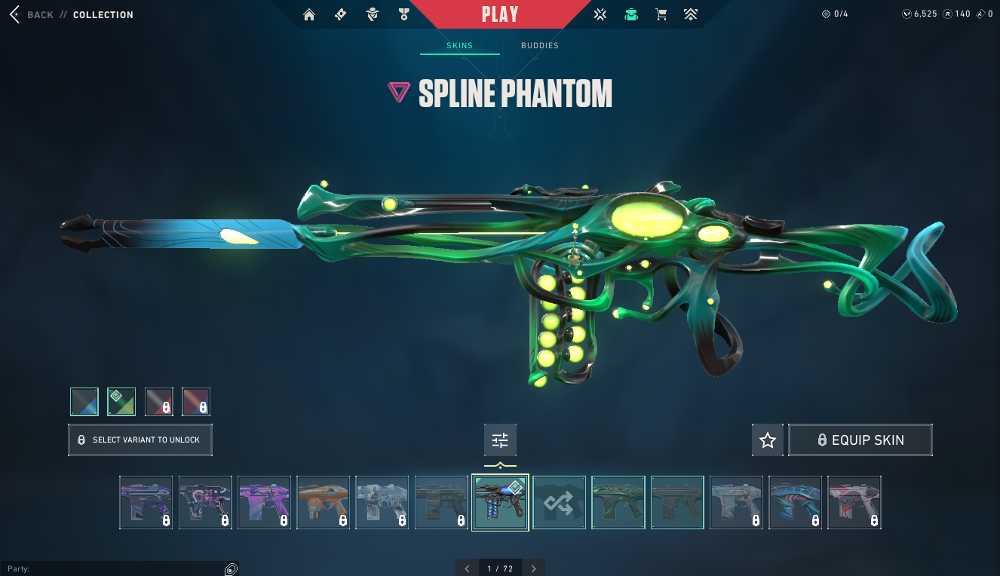Select the random shuffle skin tile
This screenshot has height=576, width=1000.
pos(559,502)
